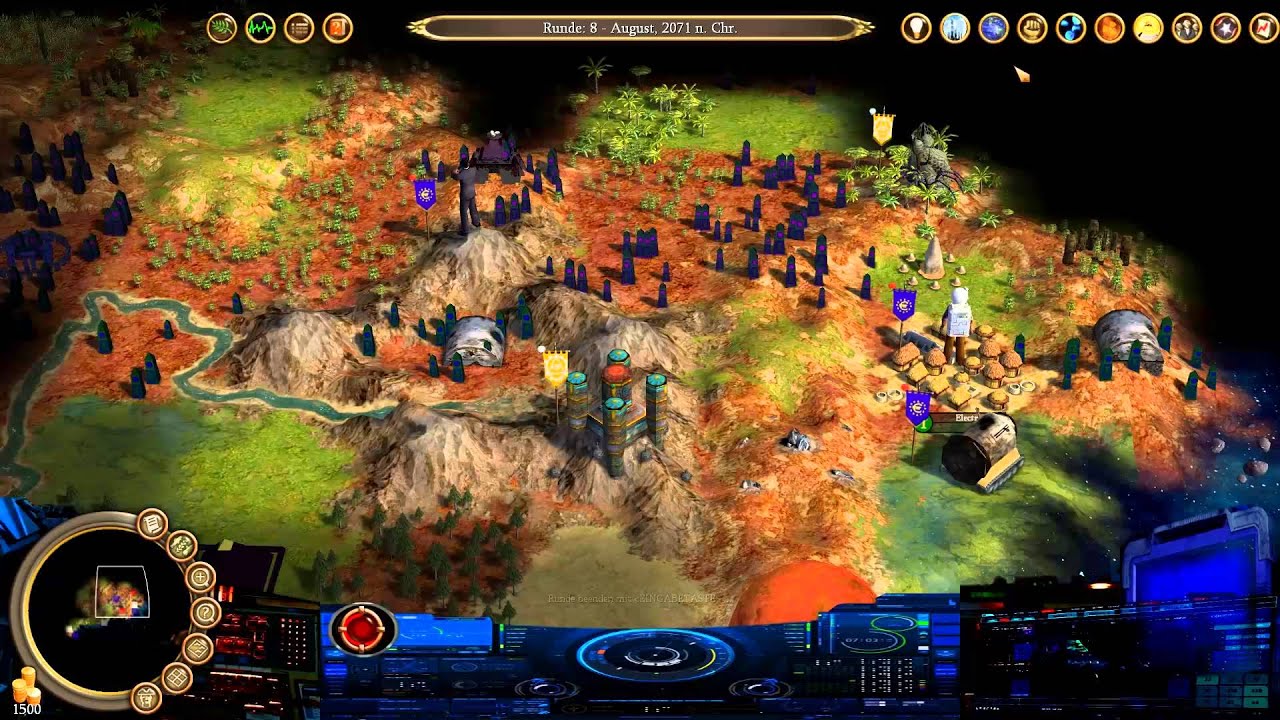Open the orange question mark help book

tap(338, 28)
